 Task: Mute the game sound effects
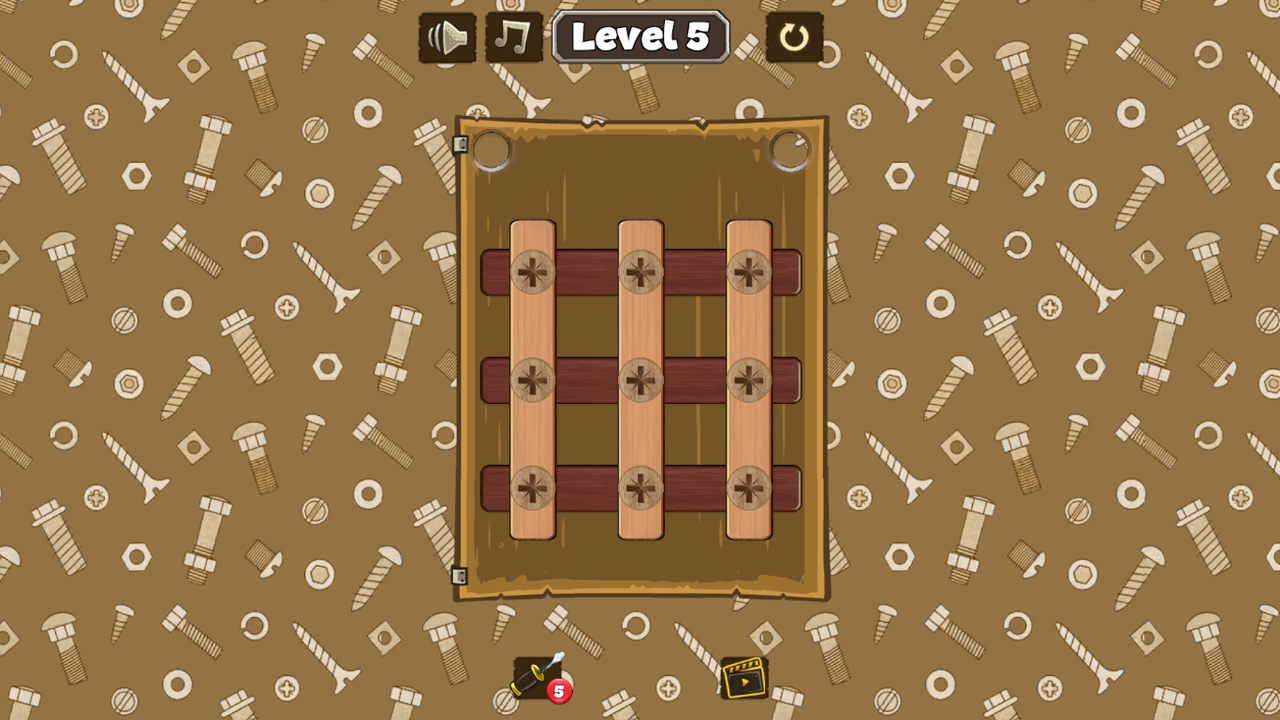[446, 38]
